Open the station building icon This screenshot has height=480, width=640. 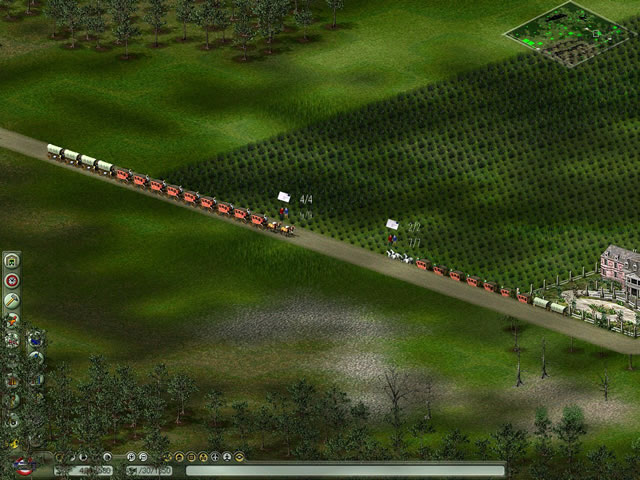point(12,262)
